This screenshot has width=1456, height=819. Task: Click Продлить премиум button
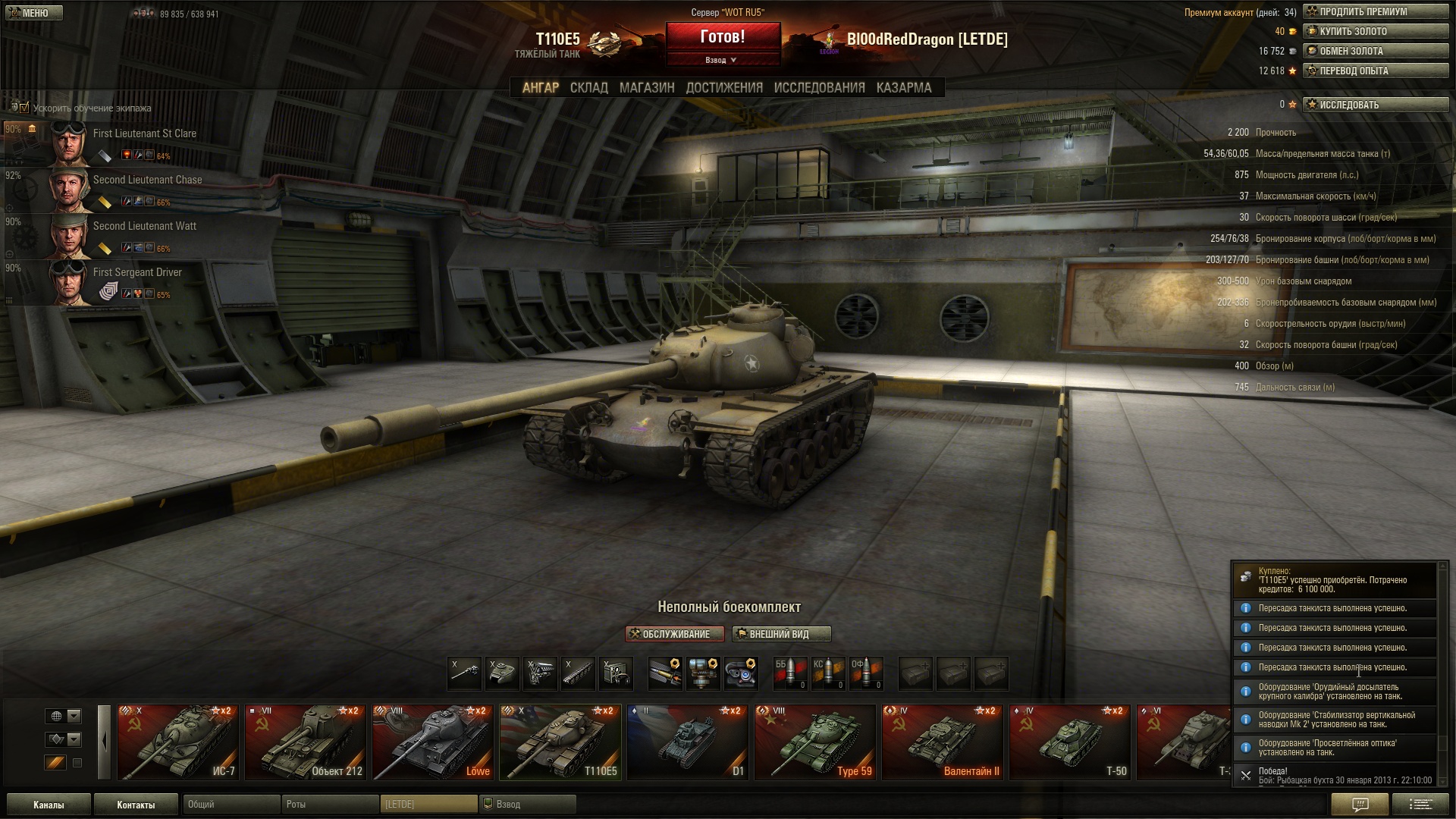(x=1375, y=12)
